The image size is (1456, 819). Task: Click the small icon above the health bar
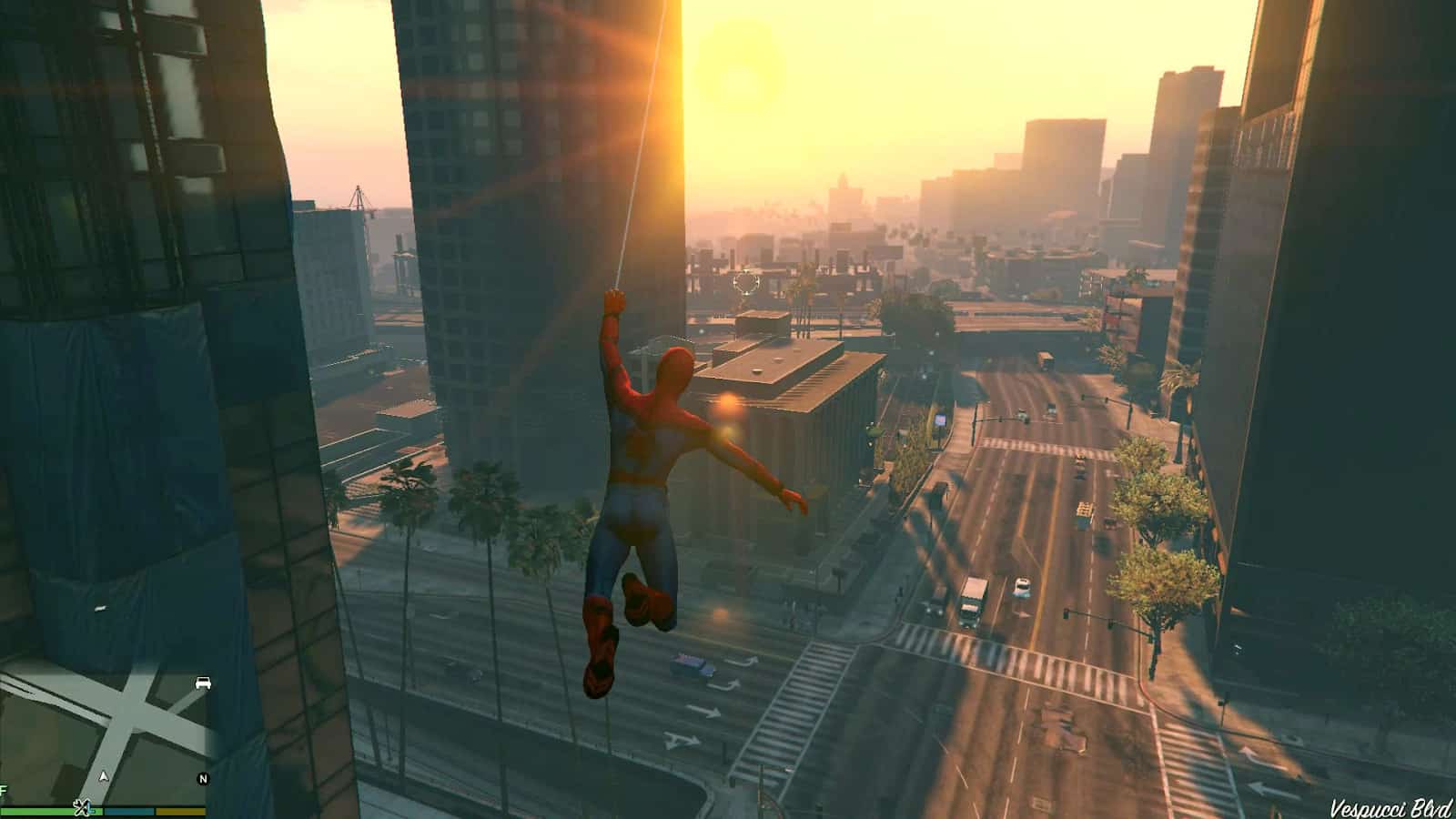click(81, 808)
